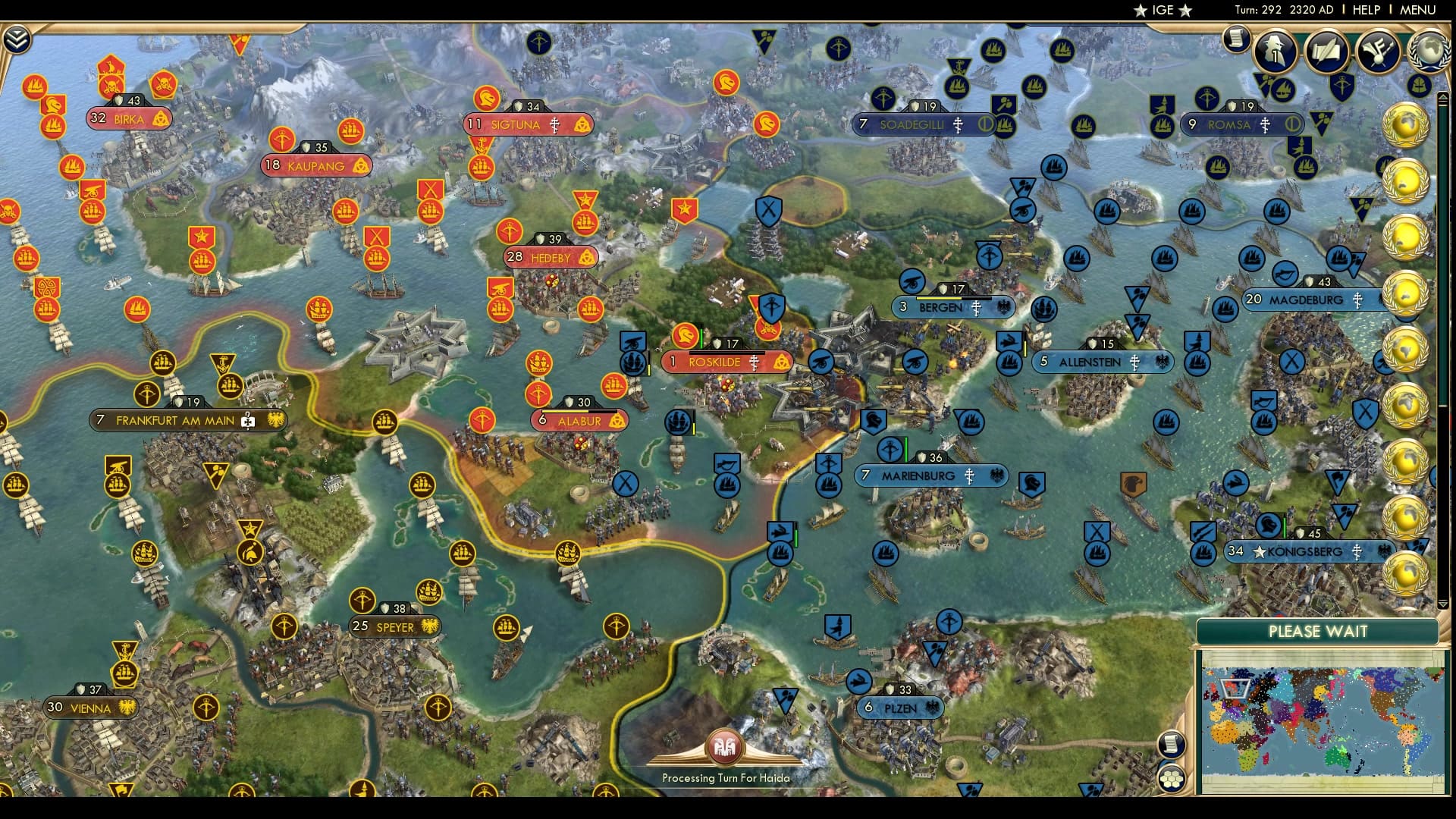Open the Social Policies scroll-and-quill icon

1327,52
